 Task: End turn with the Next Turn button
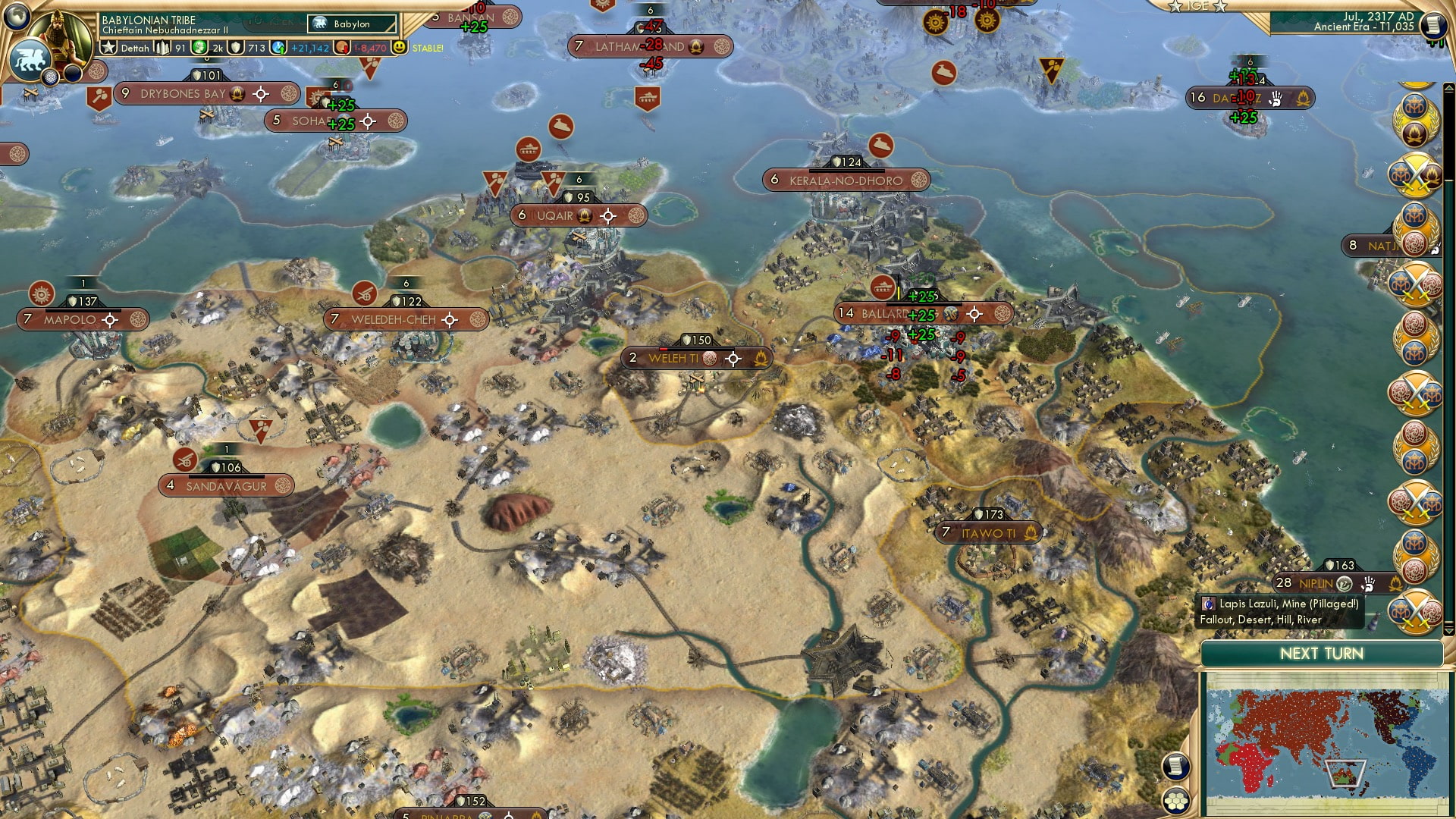click(x=1321, y=654)
